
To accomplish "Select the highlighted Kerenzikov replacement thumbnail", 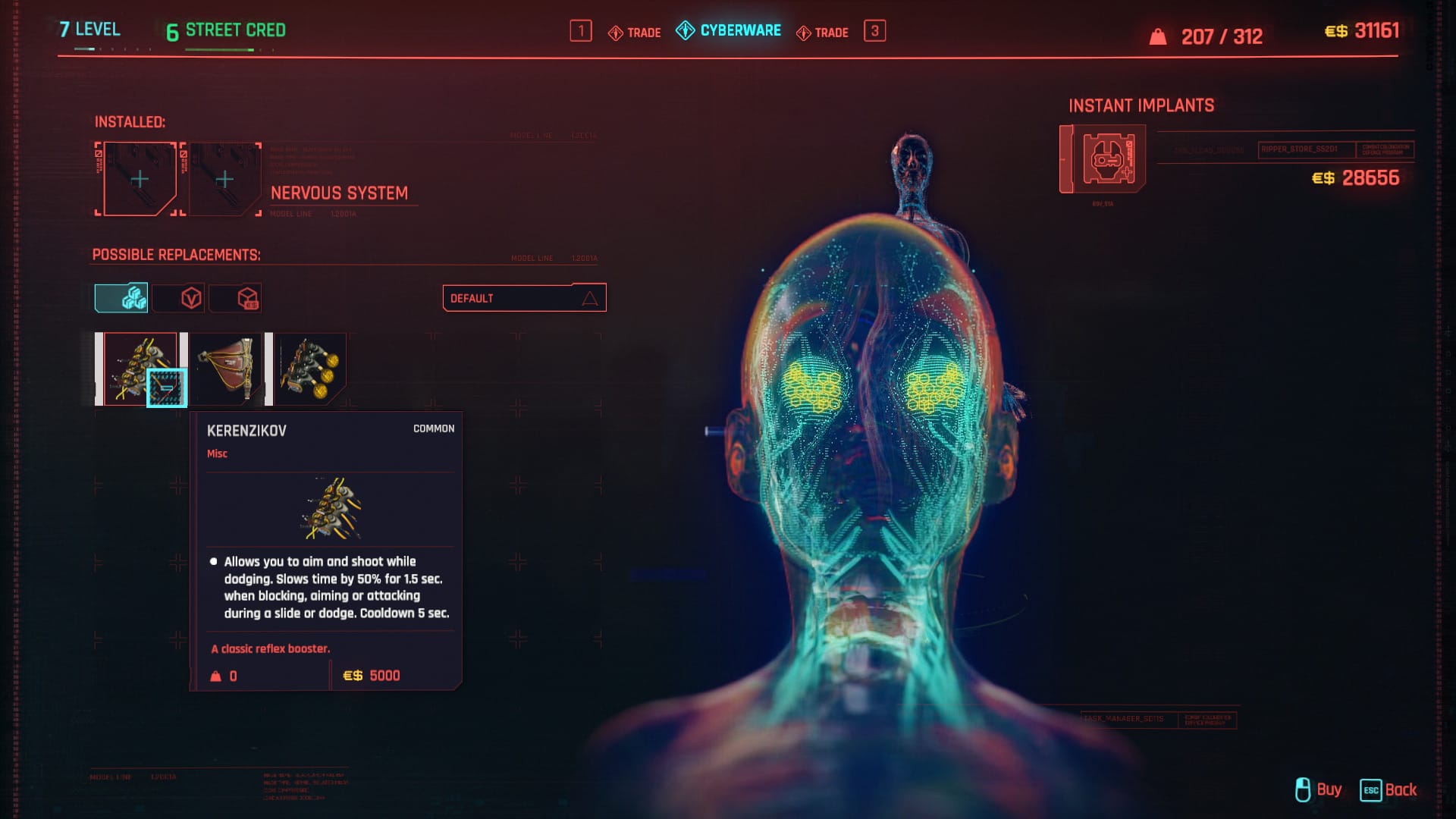I will (x=139, y=369).
